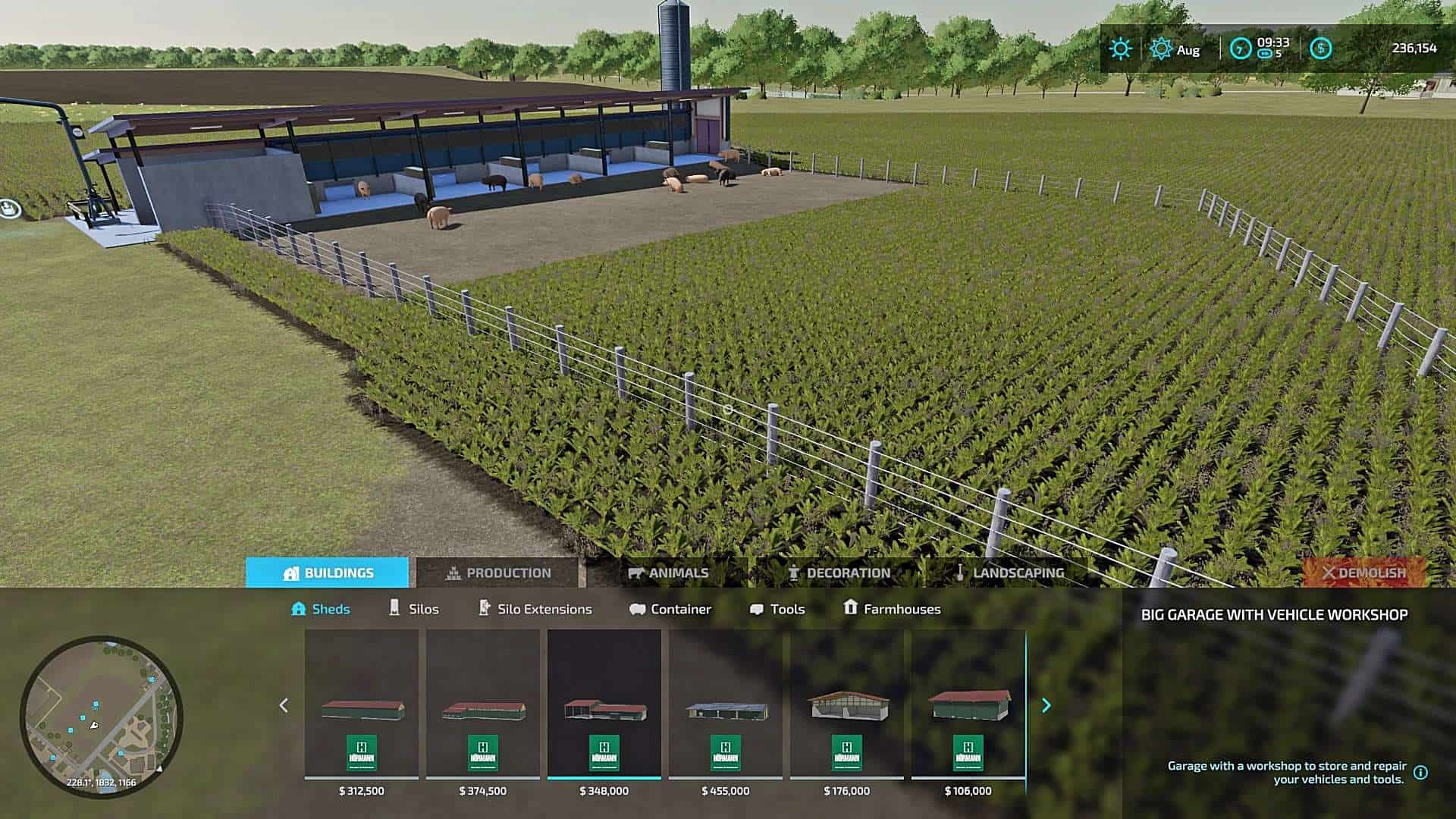The height and width of the screenshot is (819, 1456).
Task: Open the Decoration tab
Action: coord(839,573)
